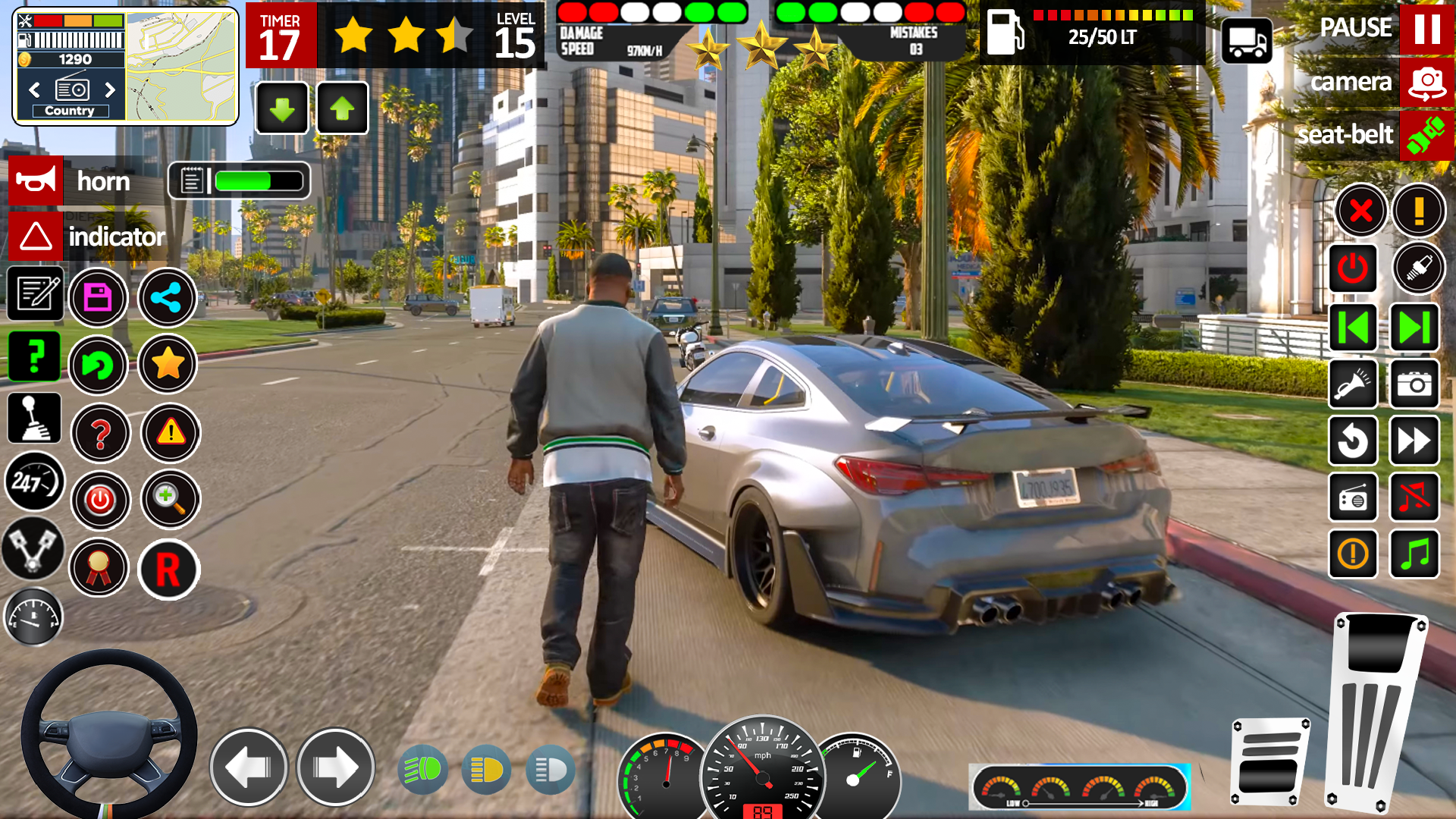The width and height of the screenshot is (1456, 819).
Task: Steer left with the left arrow
Action: [248, 767]
